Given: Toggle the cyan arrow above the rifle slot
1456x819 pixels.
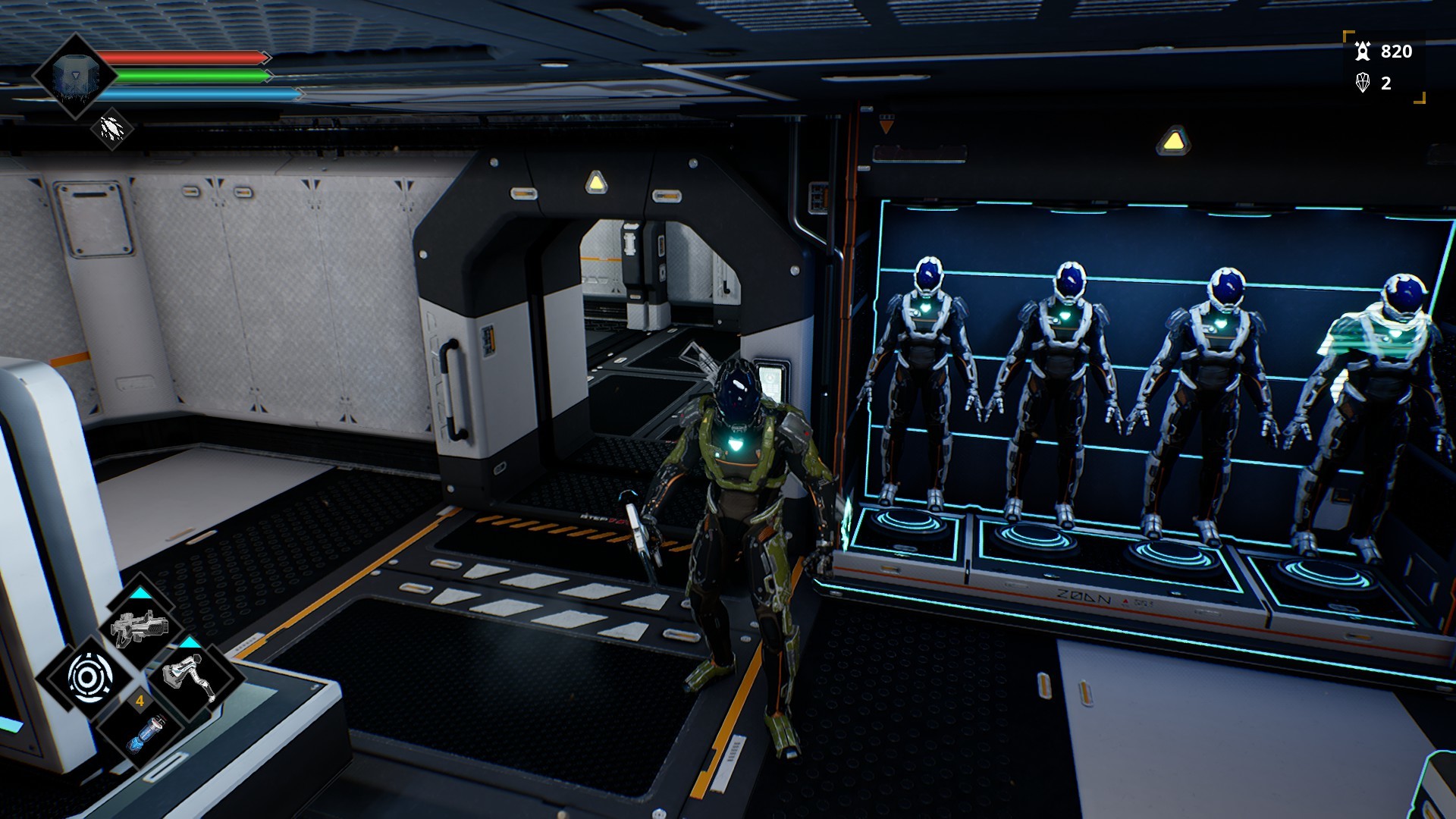Looking at the screenshot, I should 141,591.
